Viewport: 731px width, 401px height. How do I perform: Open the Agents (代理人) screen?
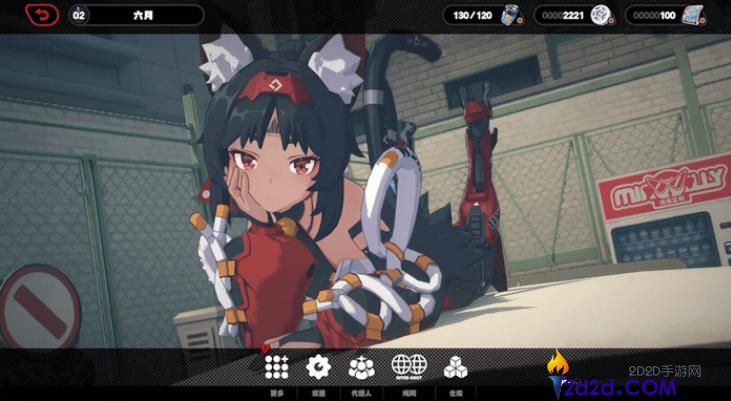coord(361,368)
